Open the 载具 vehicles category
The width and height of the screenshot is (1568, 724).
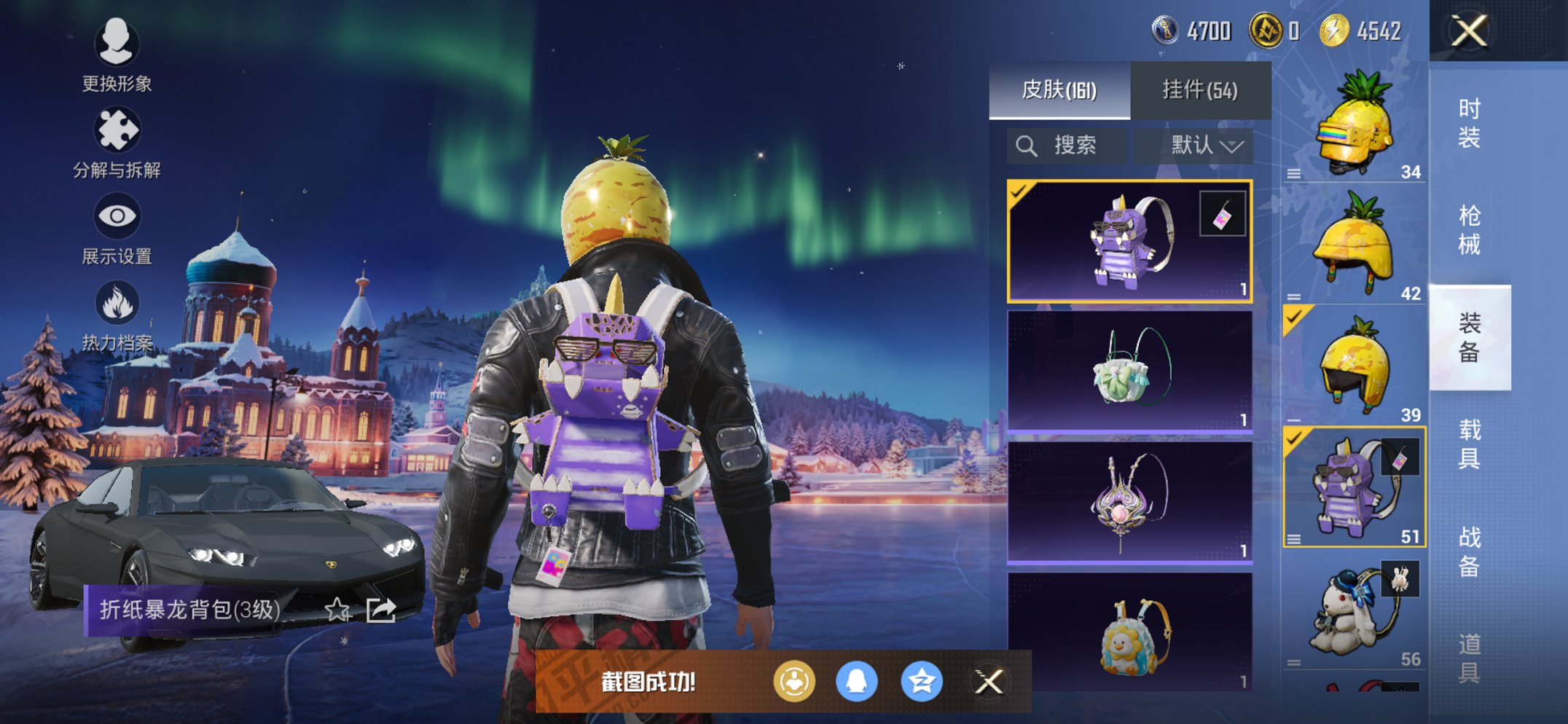(1469, 444)
